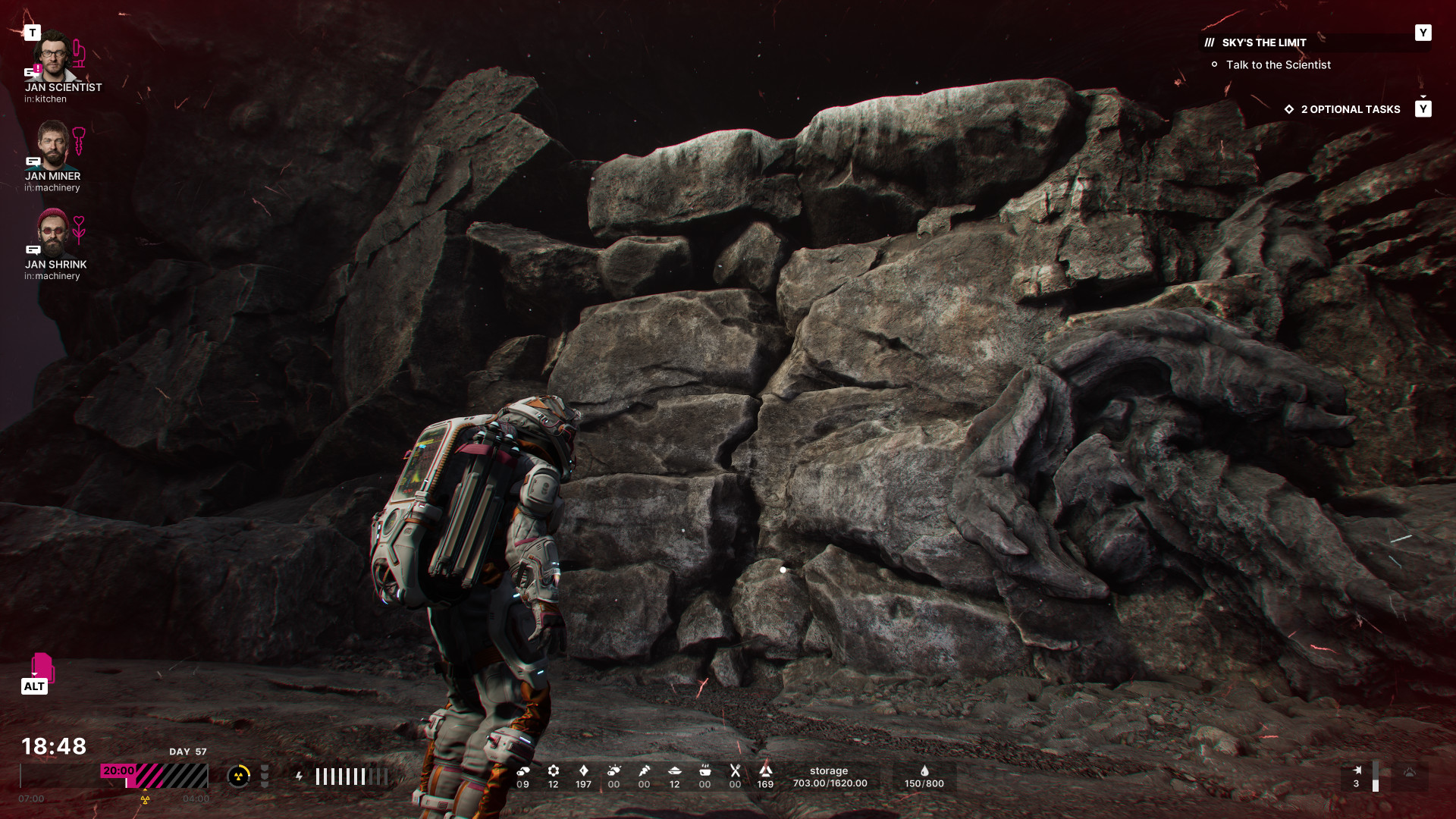Select the anchor tool icon showing 3
The height and width of the screenshot is (819, 1456).
coord(1357,776)
